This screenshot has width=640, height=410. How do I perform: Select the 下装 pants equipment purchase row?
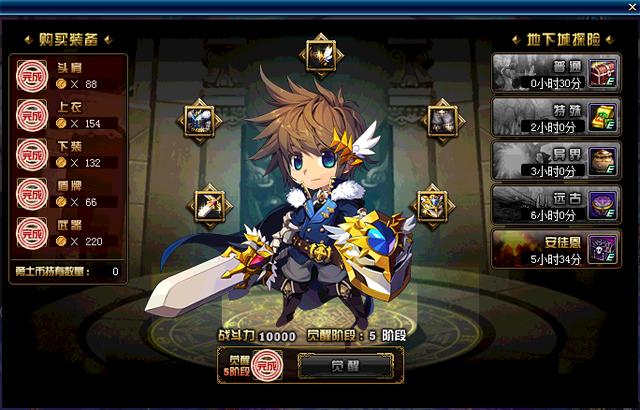point(68,154)
